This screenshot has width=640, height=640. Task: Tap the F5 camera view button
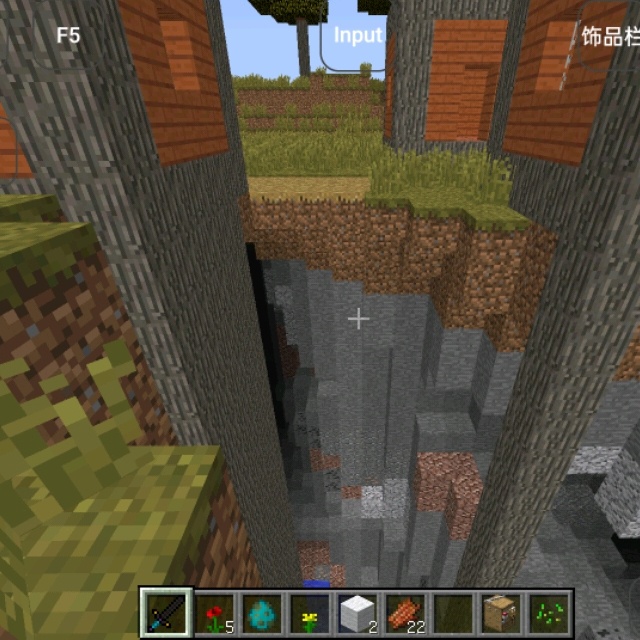pos(68,35)
